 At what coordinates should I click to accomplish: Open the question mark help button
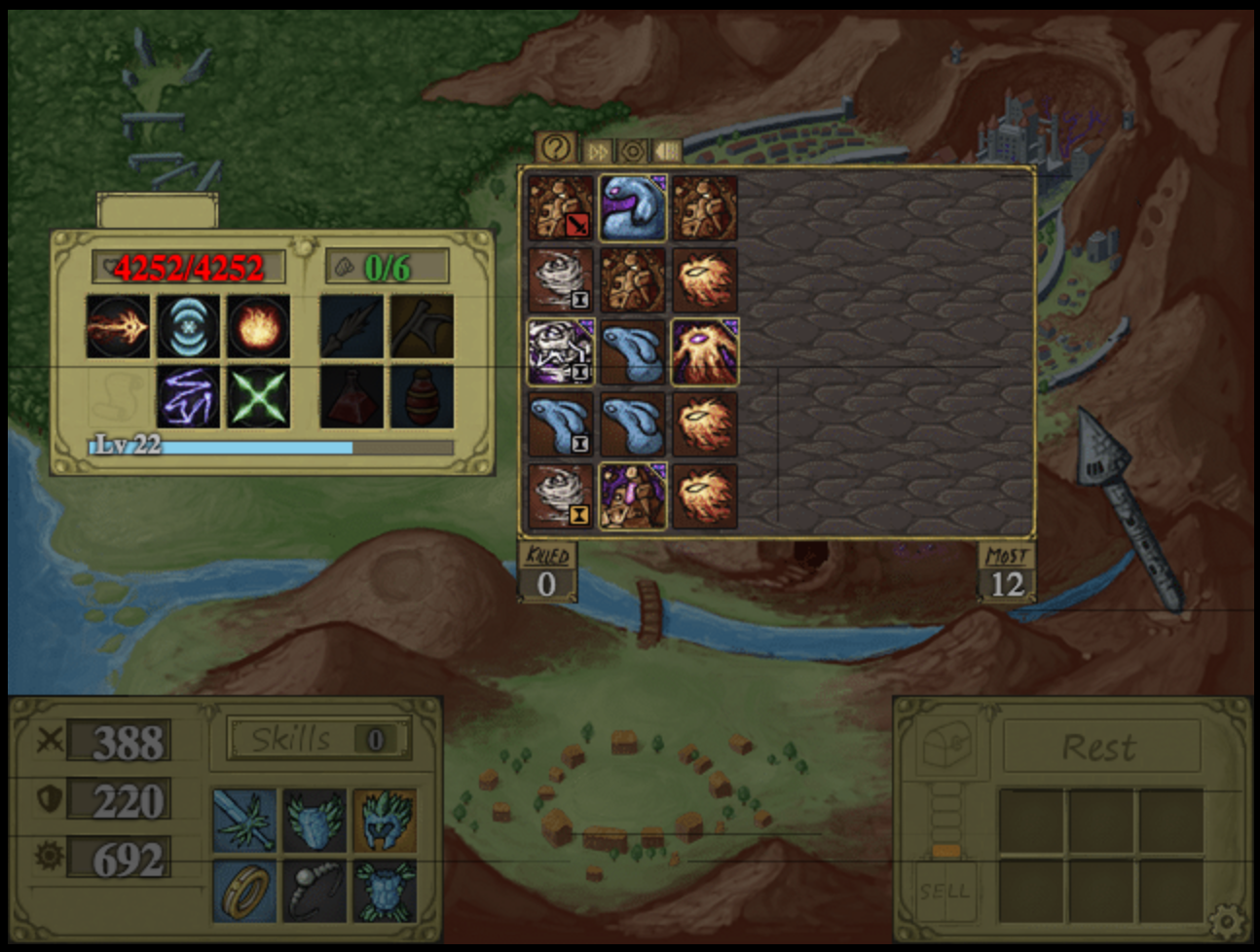pos(555,149)
